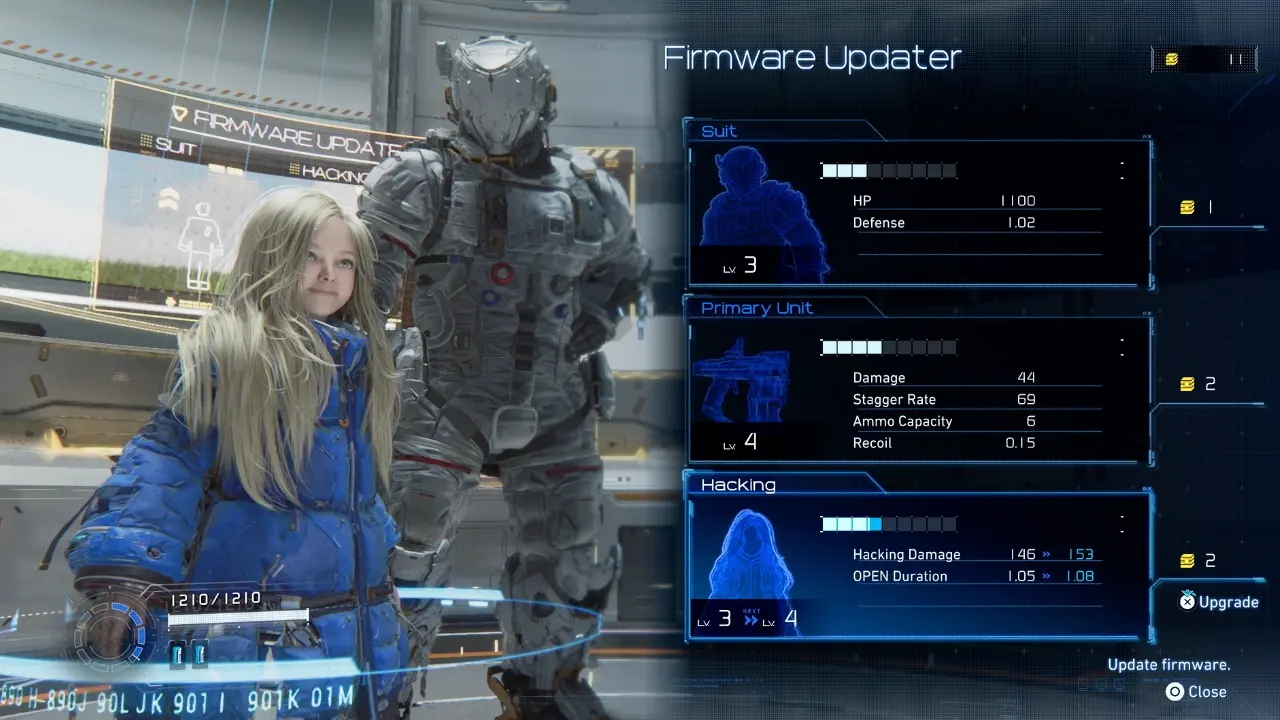The height and width of the screenshot is (720, 1280).
Task: Close the Firmware Updater screen
Action: pos(1196,692)
